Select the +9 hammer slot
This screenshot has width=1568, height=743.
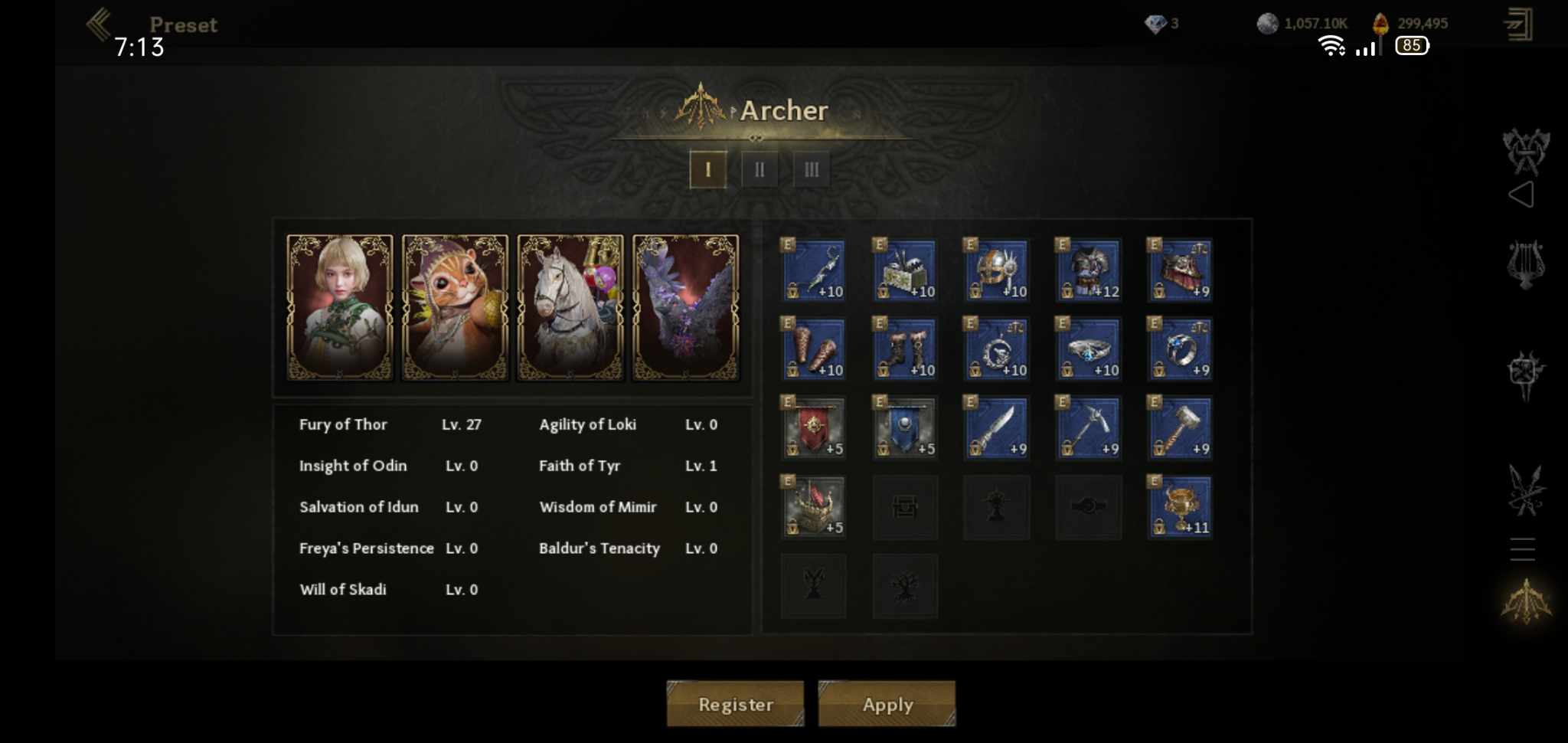1180,427
